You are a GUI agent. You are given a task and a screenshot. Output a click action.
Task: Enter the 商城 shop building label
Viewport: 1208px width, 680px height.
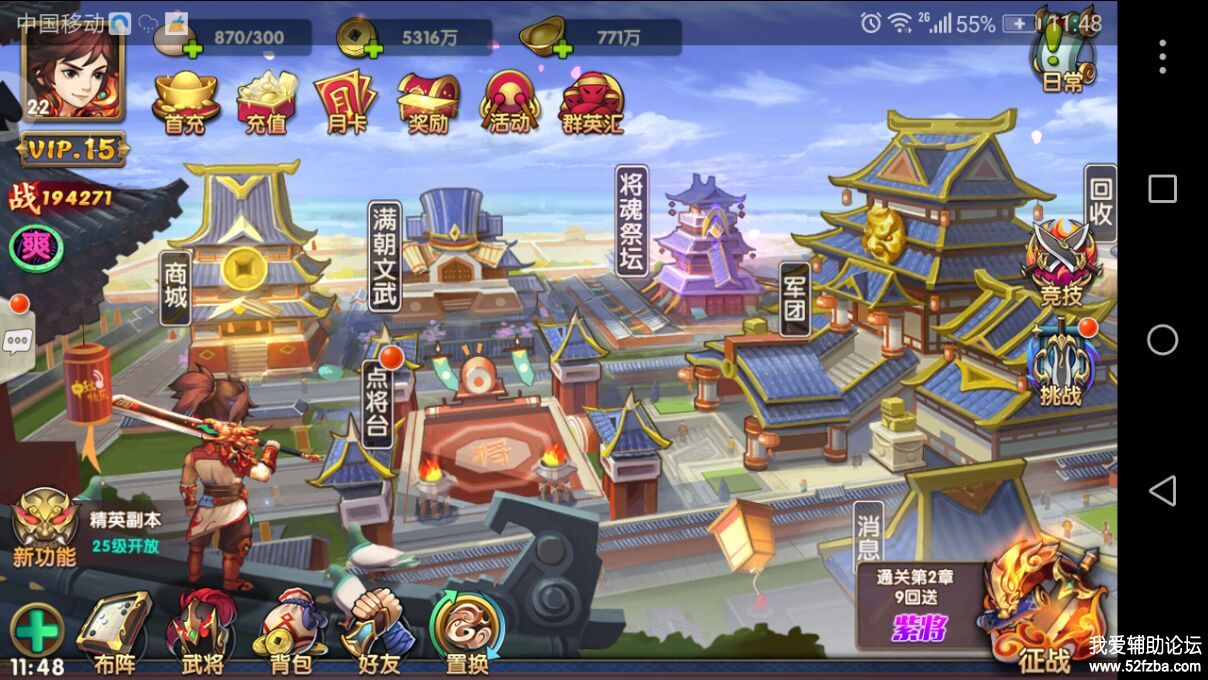176,288
